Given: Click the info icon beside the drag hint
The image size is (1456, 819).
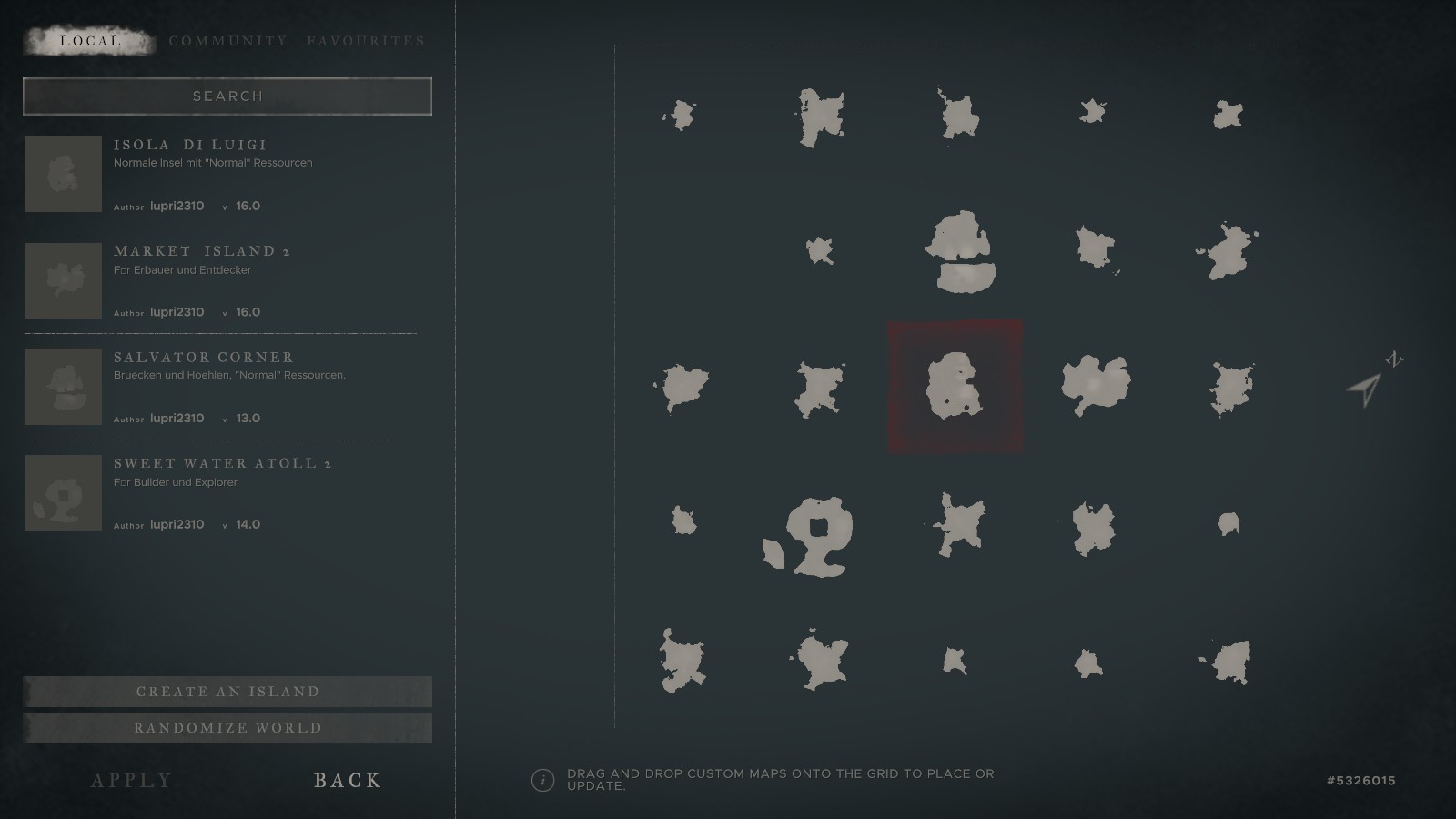Looking at the screenshot, I should 542,780.
